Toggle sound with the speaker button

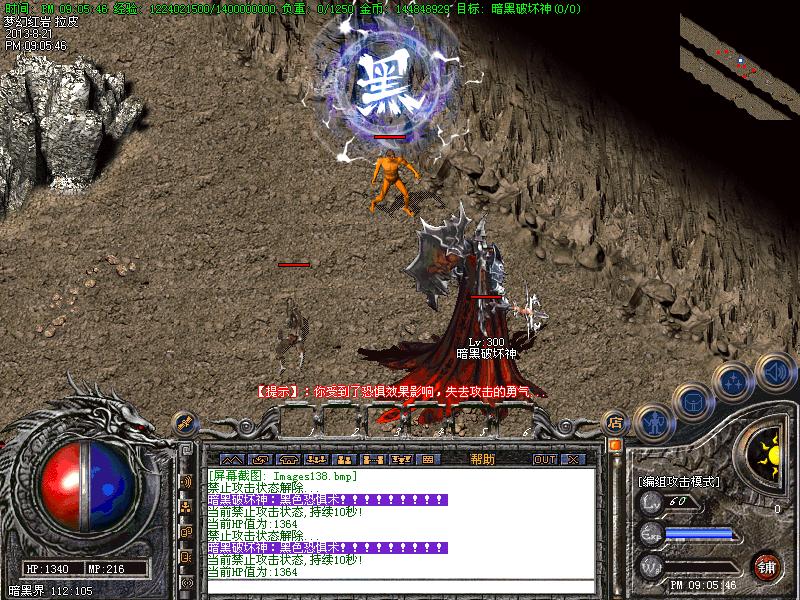[x=774, y=374]
